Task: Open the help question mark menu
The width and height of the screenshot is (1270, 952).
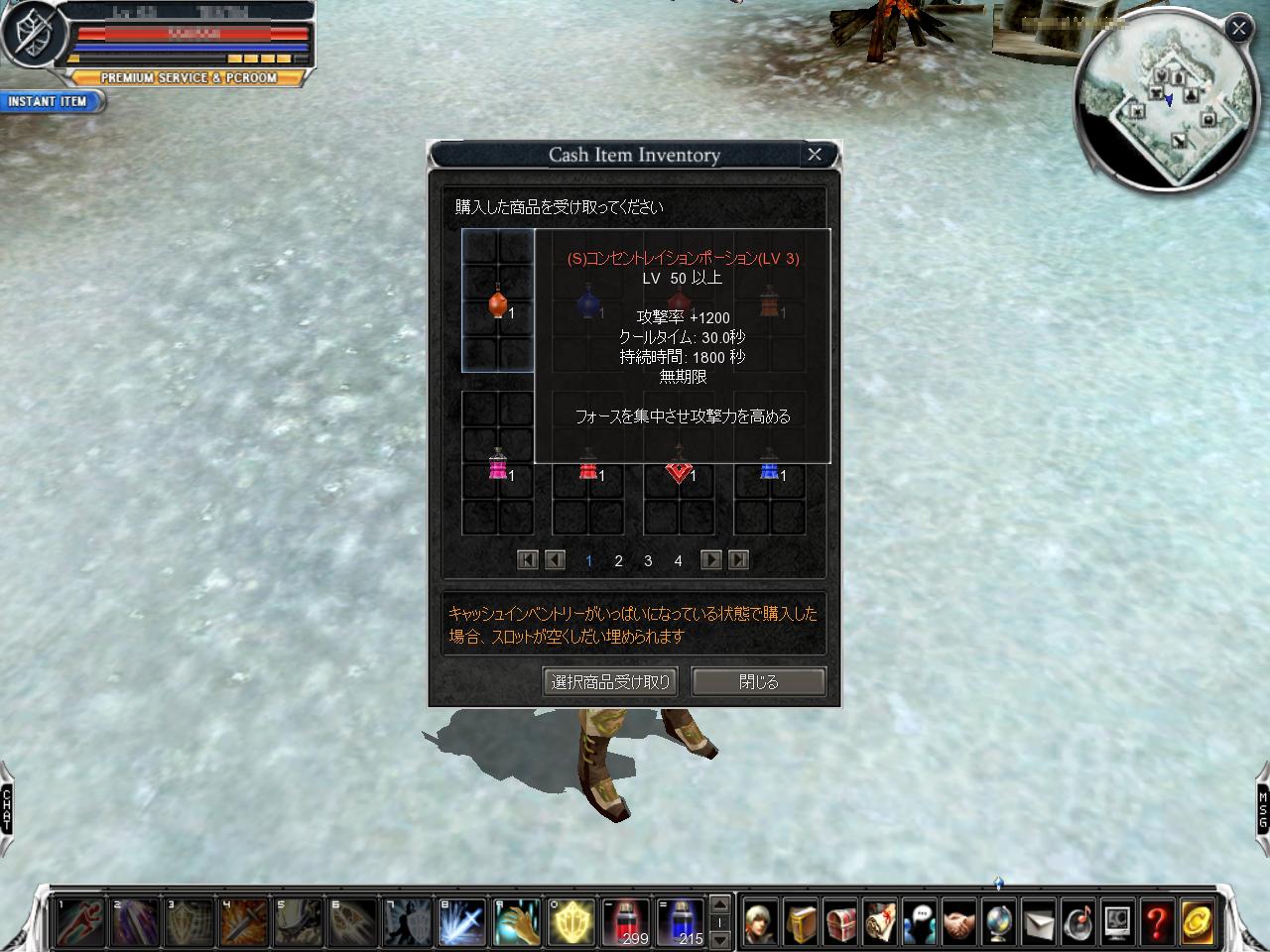Action: point(1157,922)
